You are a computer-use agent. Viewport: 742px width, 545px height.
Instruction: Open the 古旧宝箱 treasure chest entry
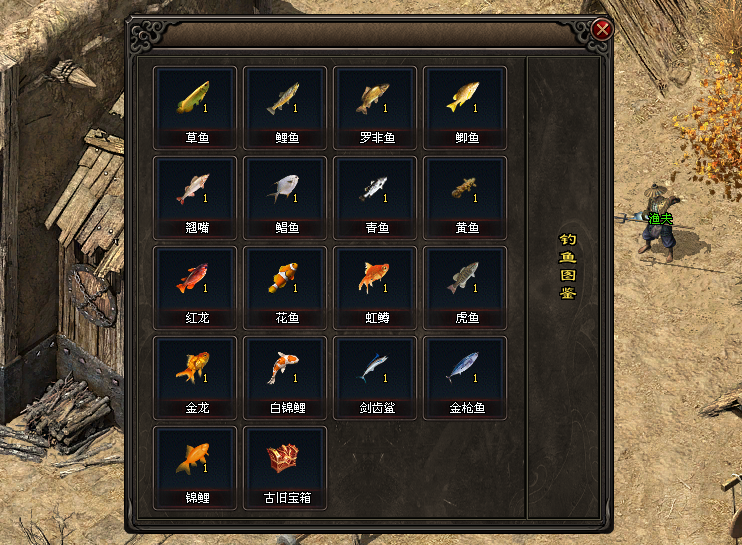pyautogui.click(x=285, y=460)
